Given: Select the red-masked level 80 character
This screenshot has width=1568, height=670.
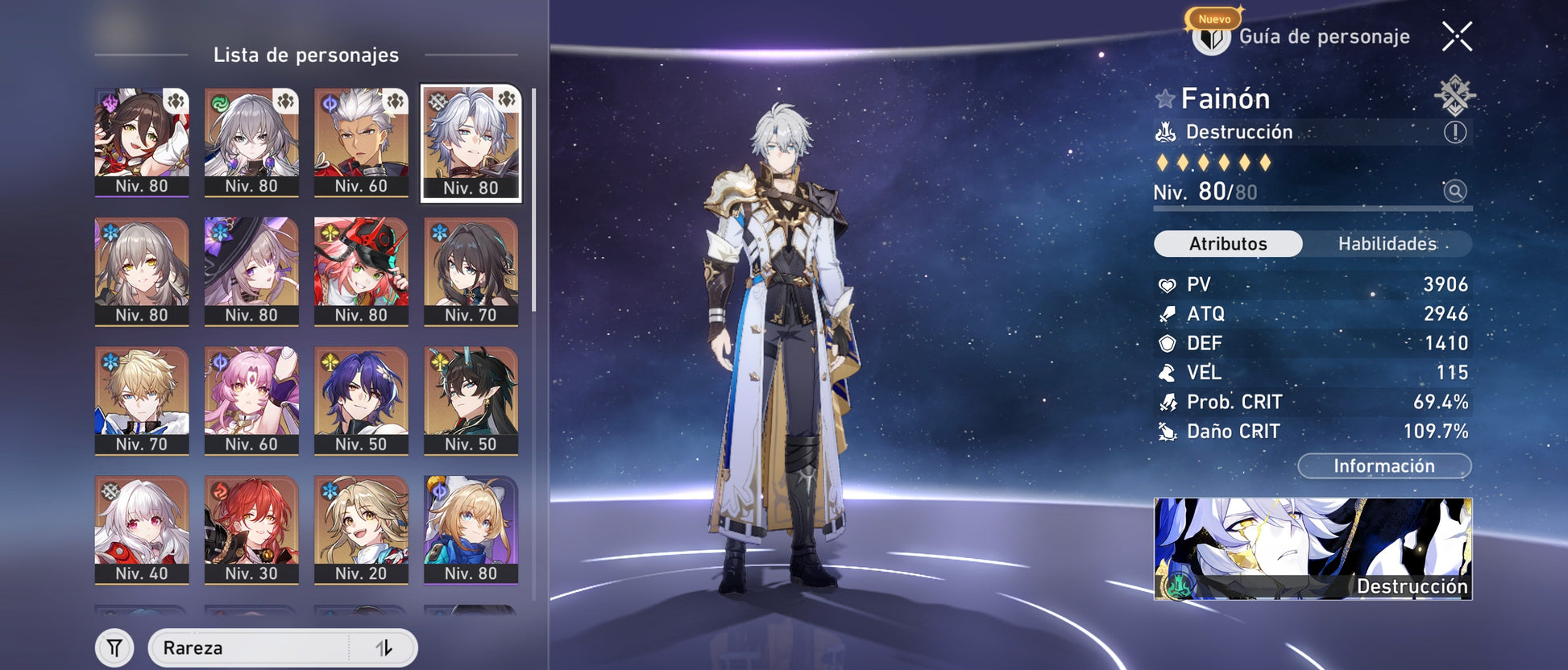Looking at the screenshot, I should [x=361, y=271].
